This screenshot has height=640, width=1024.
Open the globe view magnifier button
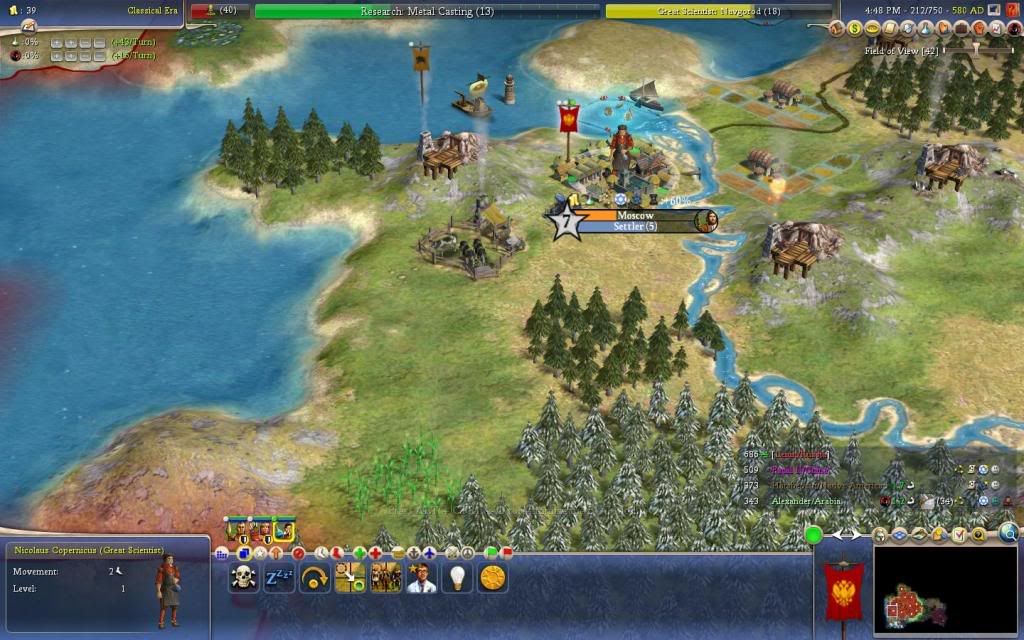point(1008,534)
